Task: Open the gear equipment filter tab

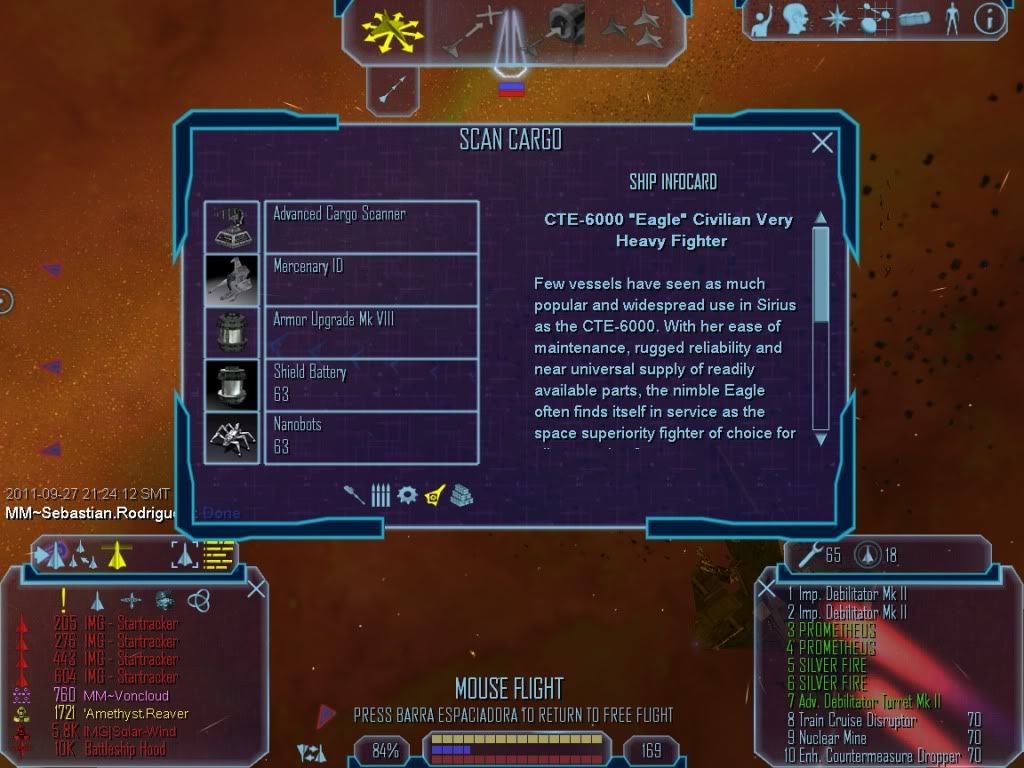Action: 407,495
